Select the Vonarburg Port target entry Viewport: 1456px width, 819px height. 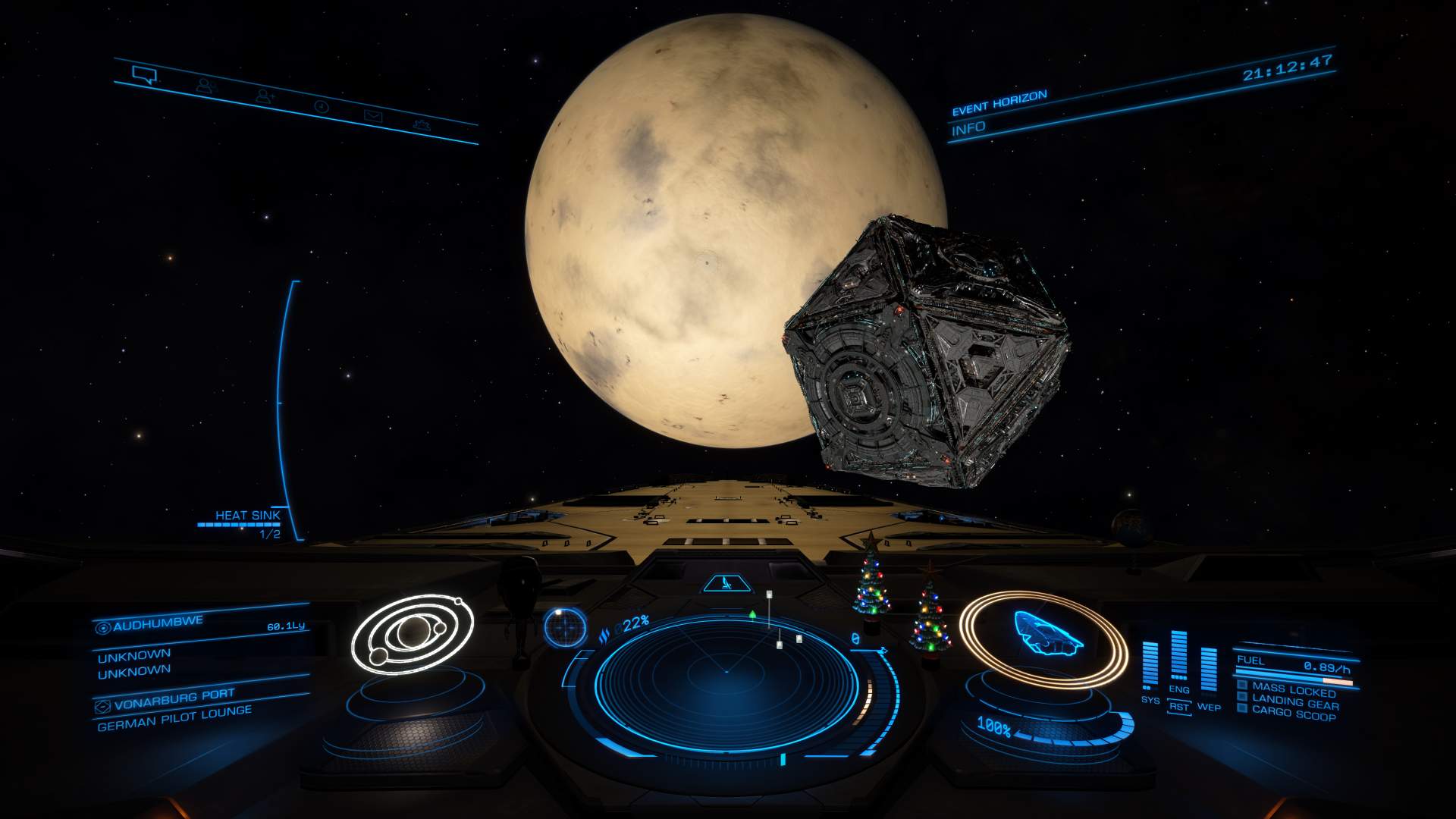click(174, 699)
